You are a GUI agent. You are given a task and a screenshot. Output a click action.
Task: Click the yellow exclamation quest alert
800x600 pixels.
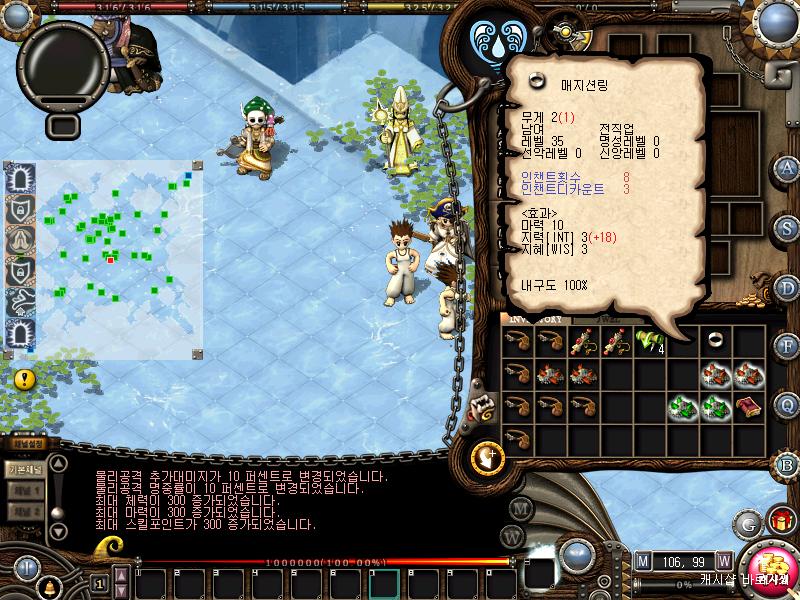click(x=25, y=379)
